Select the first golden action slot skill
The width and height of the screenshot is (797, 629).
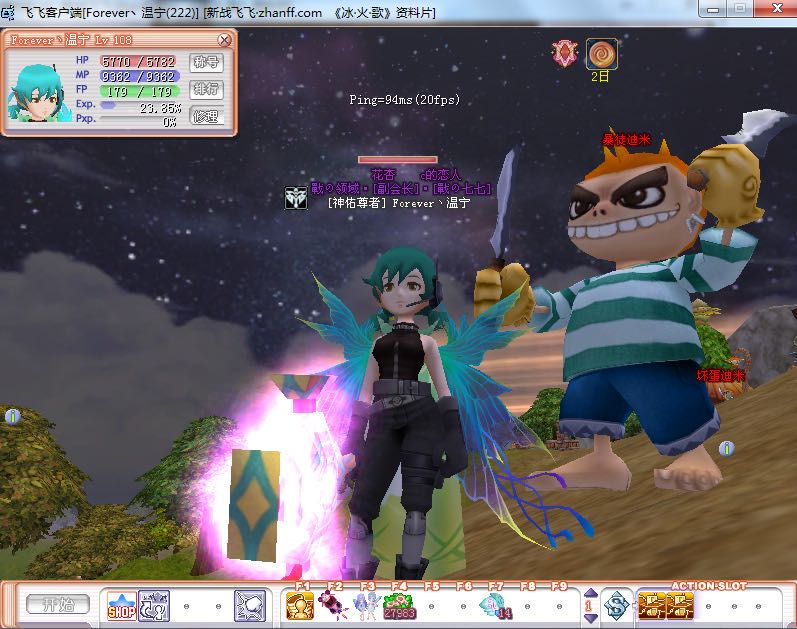(652, 605)
